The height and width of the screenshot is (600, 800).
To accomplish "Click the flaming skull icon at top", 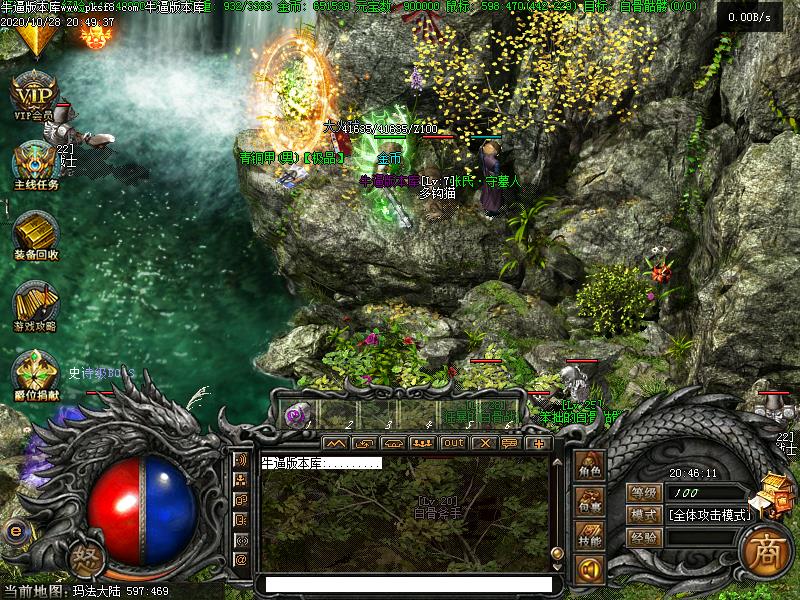I will pos(95,37).
